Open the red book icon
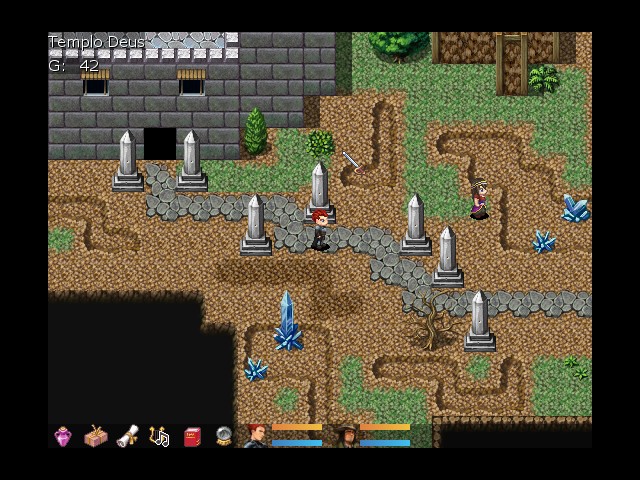The width and height of the screenshot is (640, 480). [x=191, y=436]
